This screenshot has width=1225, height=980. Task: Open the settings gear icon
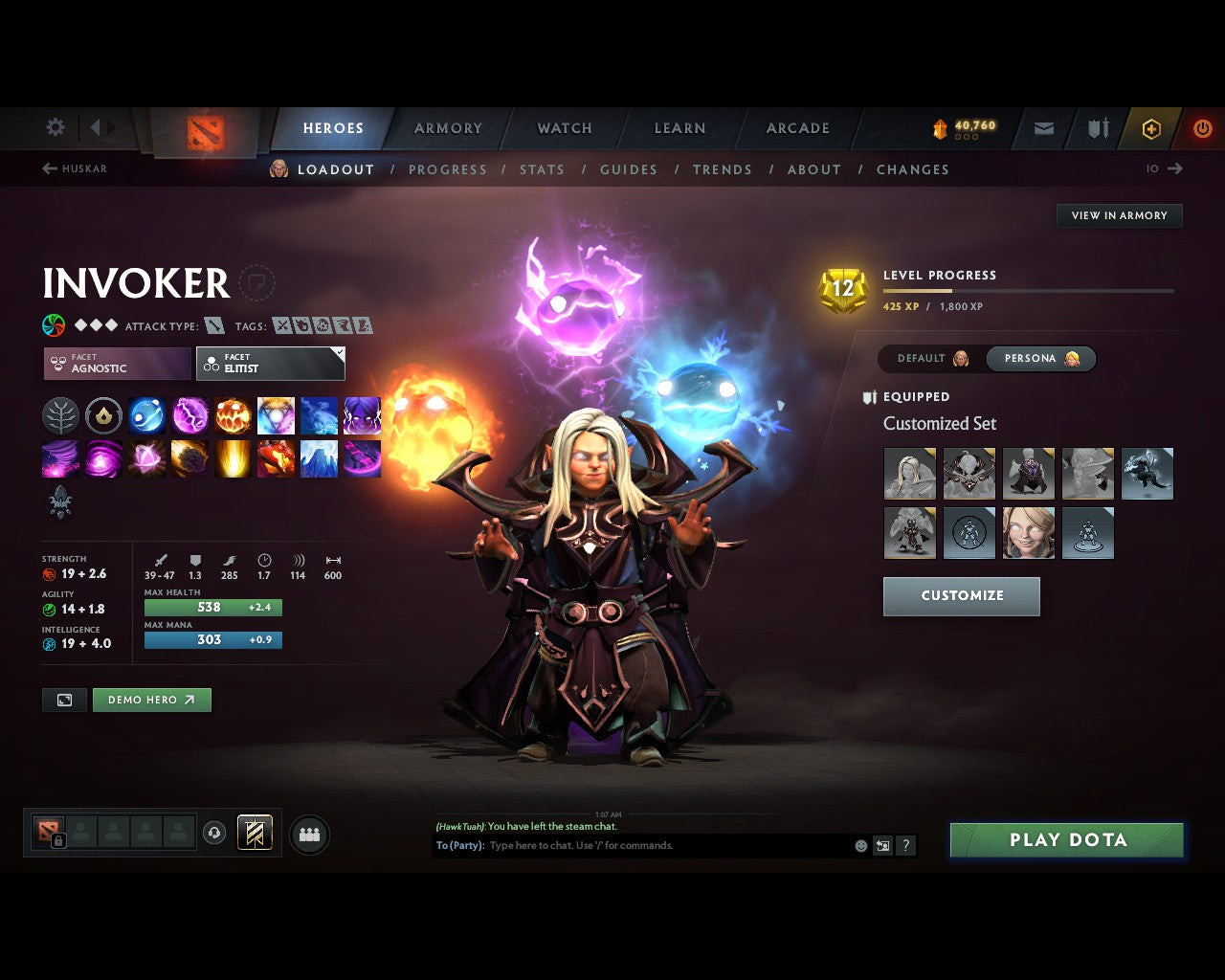(x=56, y=127)
